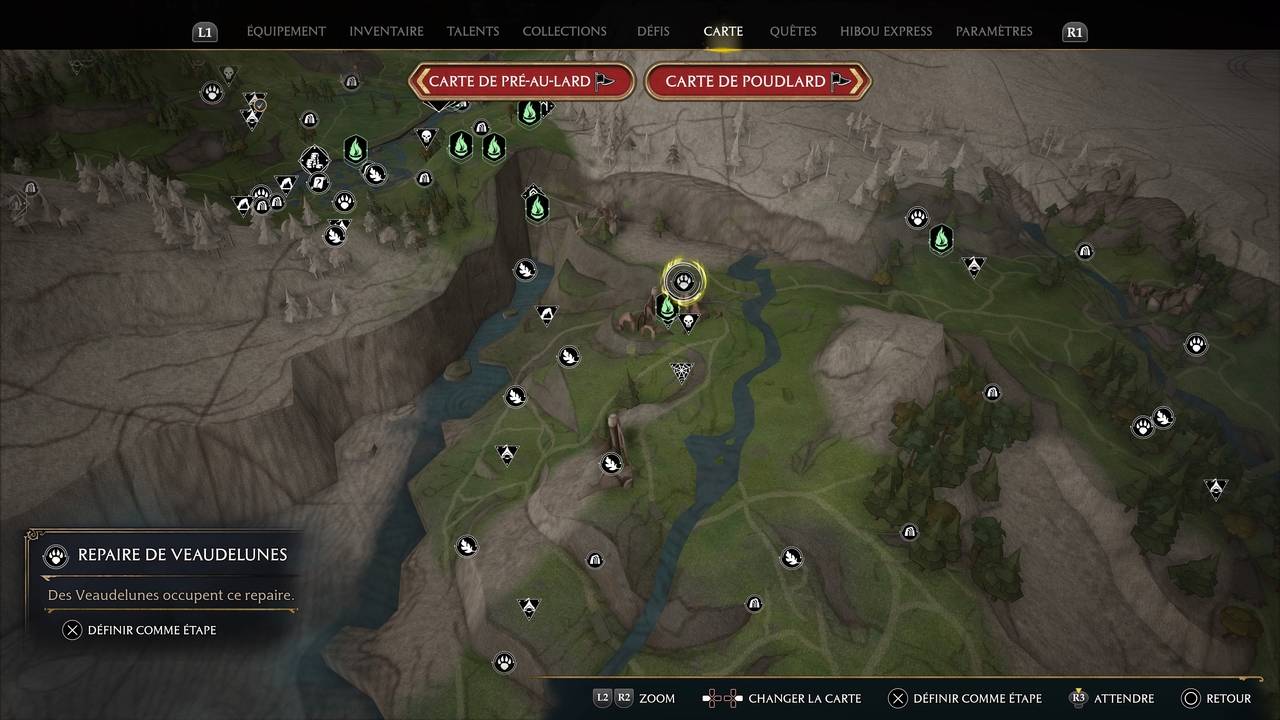This screenshot has height=720, width=1280.
Task: Open the Équipement tab
Action: coord(286,31)
